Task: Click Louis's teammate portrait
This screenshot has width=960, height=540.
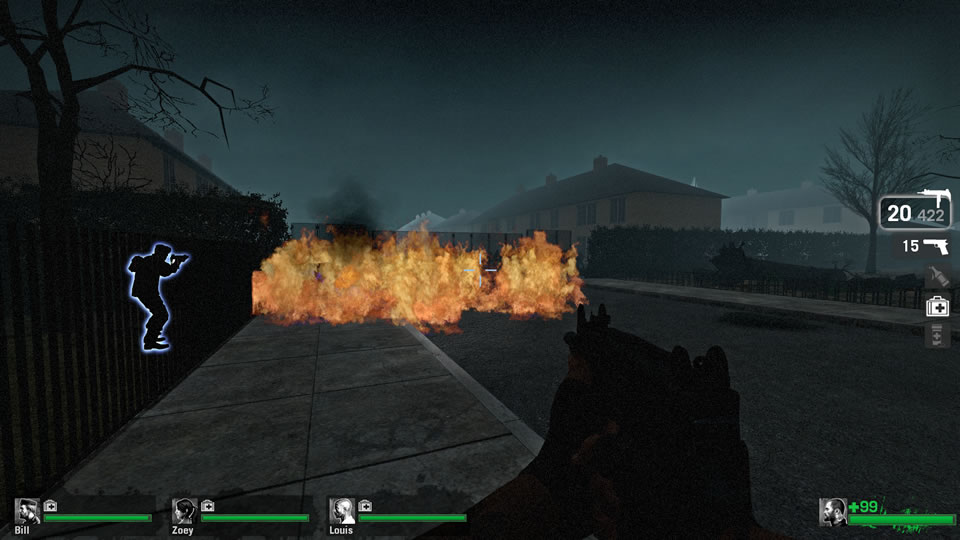Action: click(342, 511)
